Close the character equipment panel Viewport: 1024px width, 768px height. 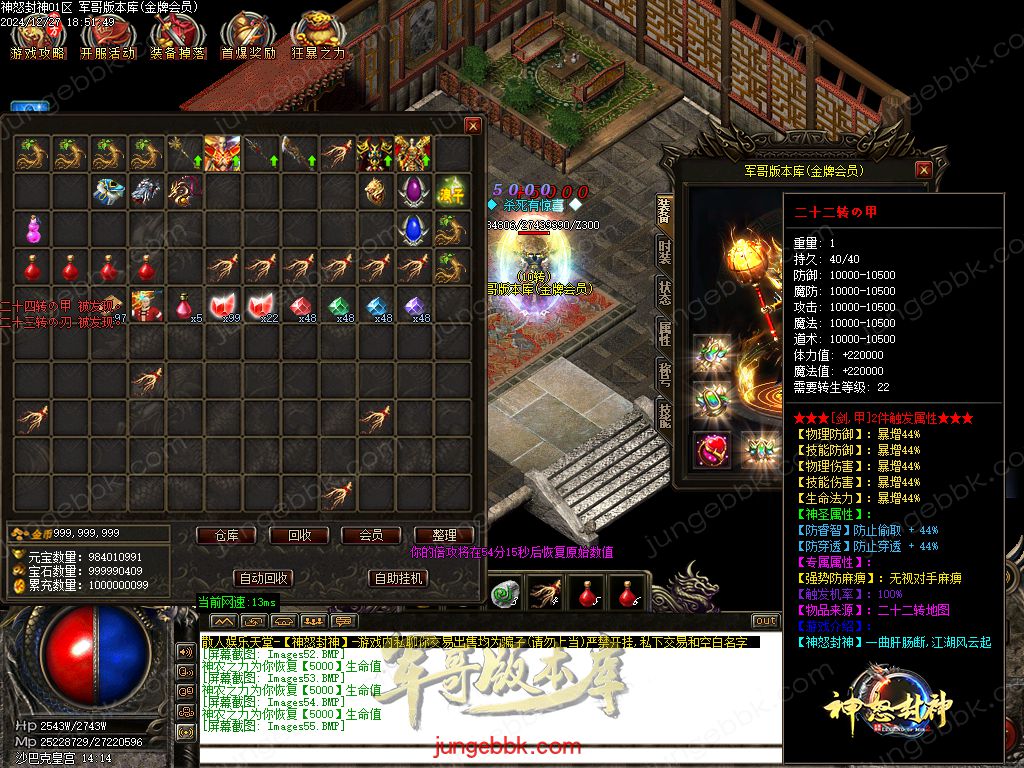coord(923,170)
